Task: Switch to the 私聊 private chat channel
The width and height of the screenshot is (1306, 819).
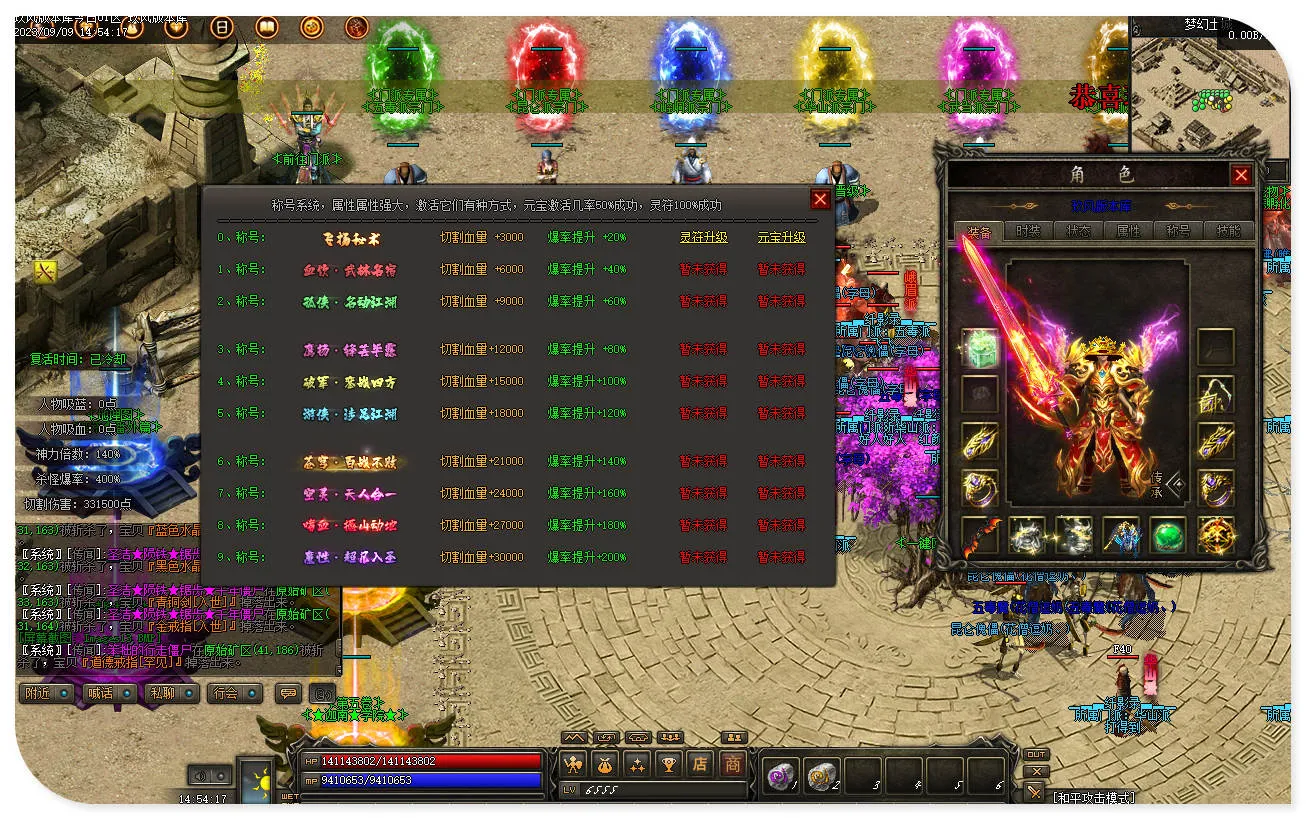Action: [168, 693]
